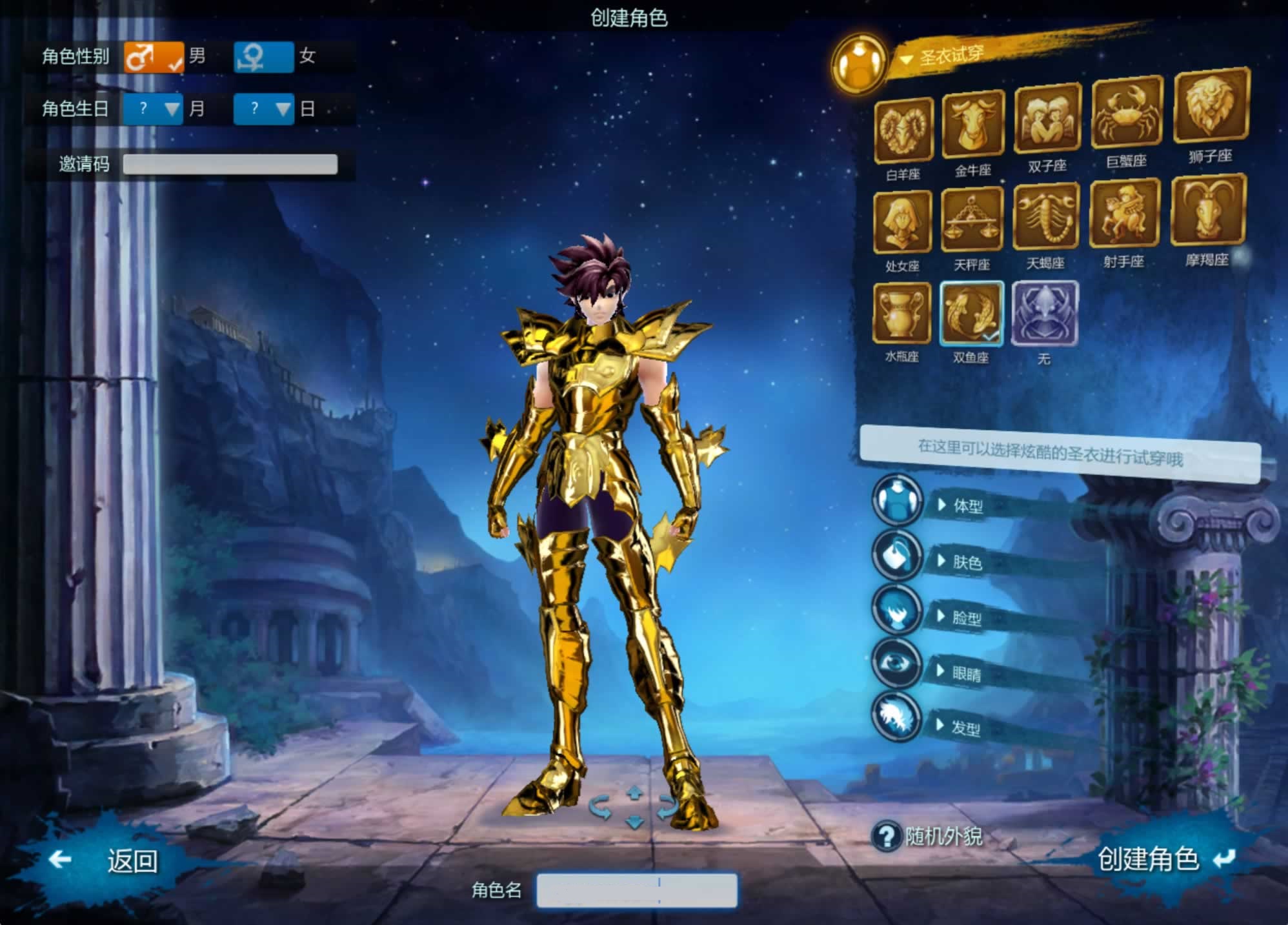Click the invitation code input field

click(230, 164)
